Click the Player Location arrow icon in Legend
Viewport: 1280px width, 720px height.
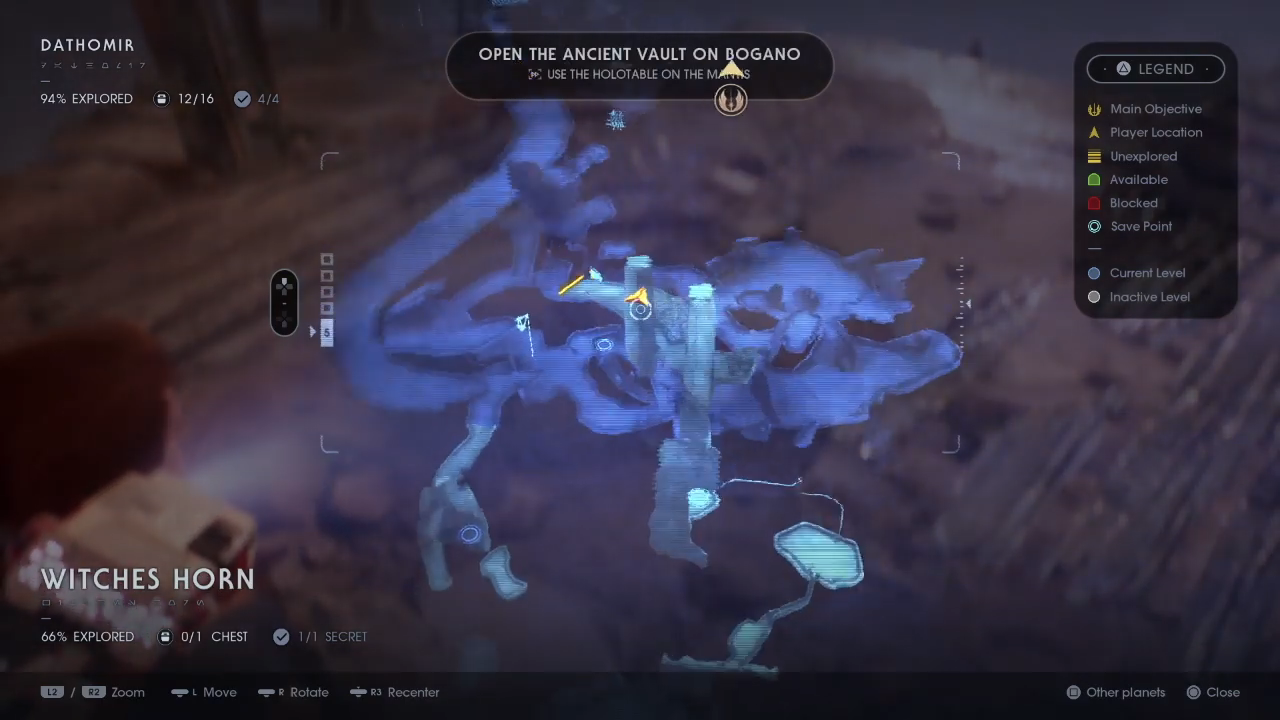[x=1094, y=132]
